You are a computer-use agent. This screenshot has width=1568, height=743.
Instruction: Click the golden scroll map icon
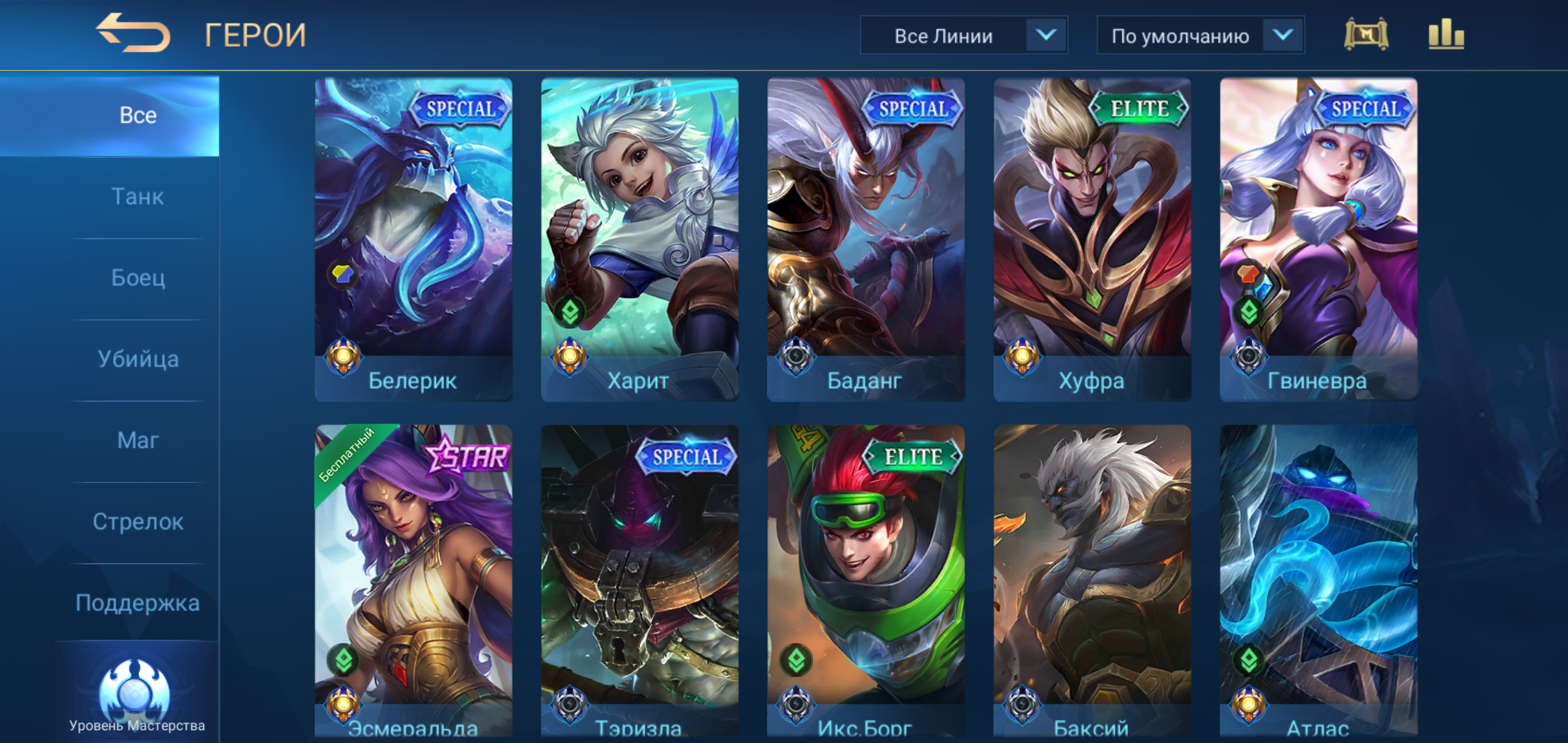click(1365, 35)
